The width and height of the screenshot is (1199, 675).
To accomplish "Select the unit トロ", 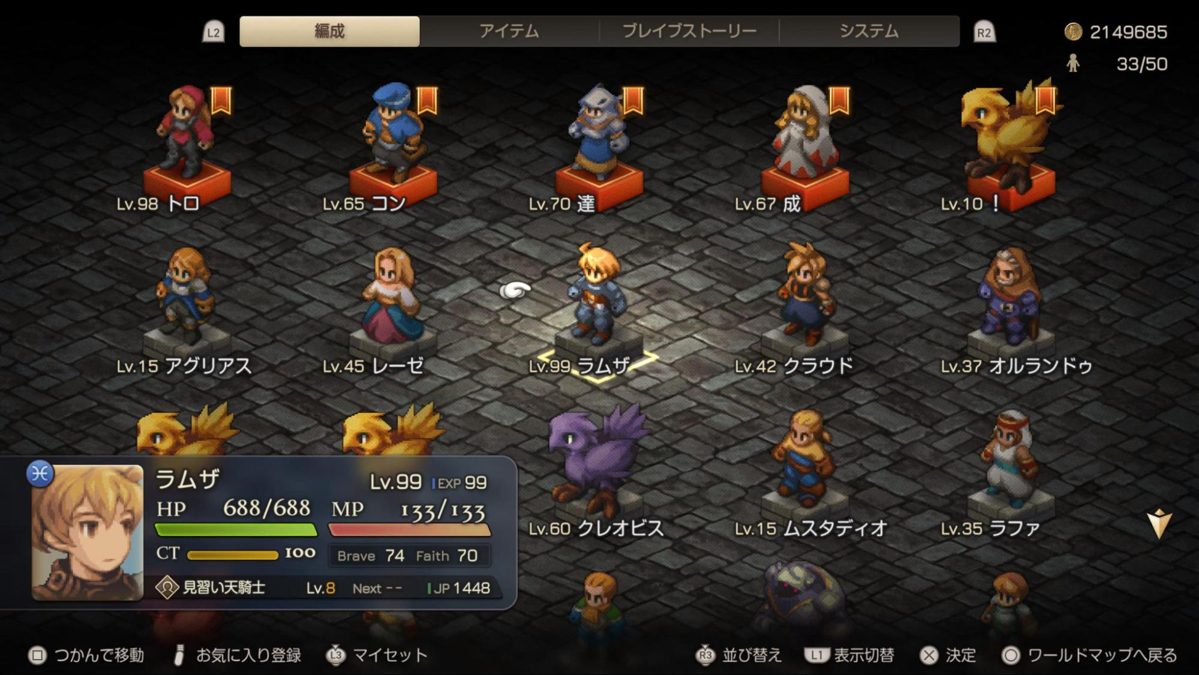I will click(186, 140).
